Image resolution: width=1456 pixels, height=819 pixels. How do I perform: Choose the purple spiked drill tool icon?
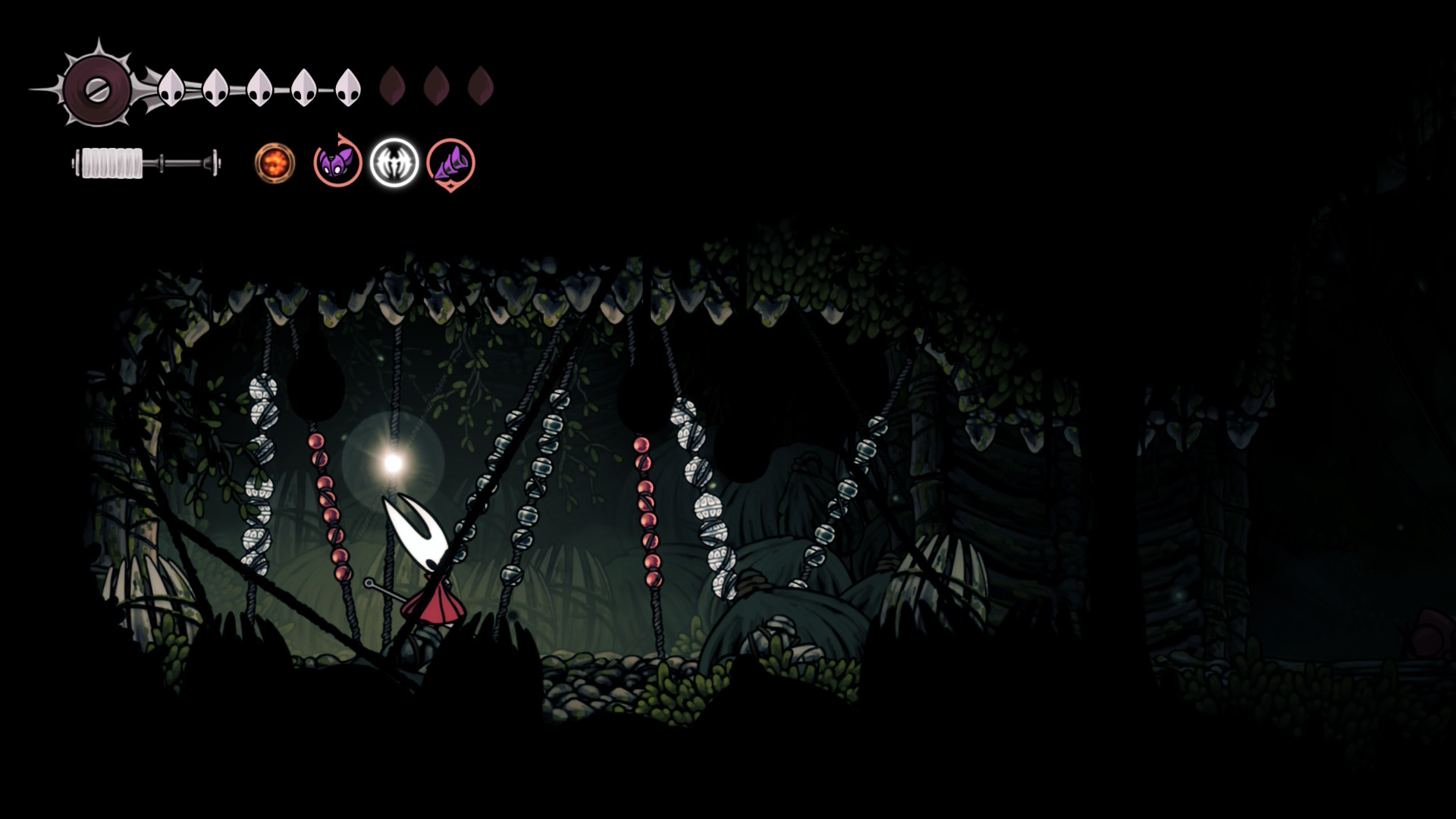click(x=450, y=163)
